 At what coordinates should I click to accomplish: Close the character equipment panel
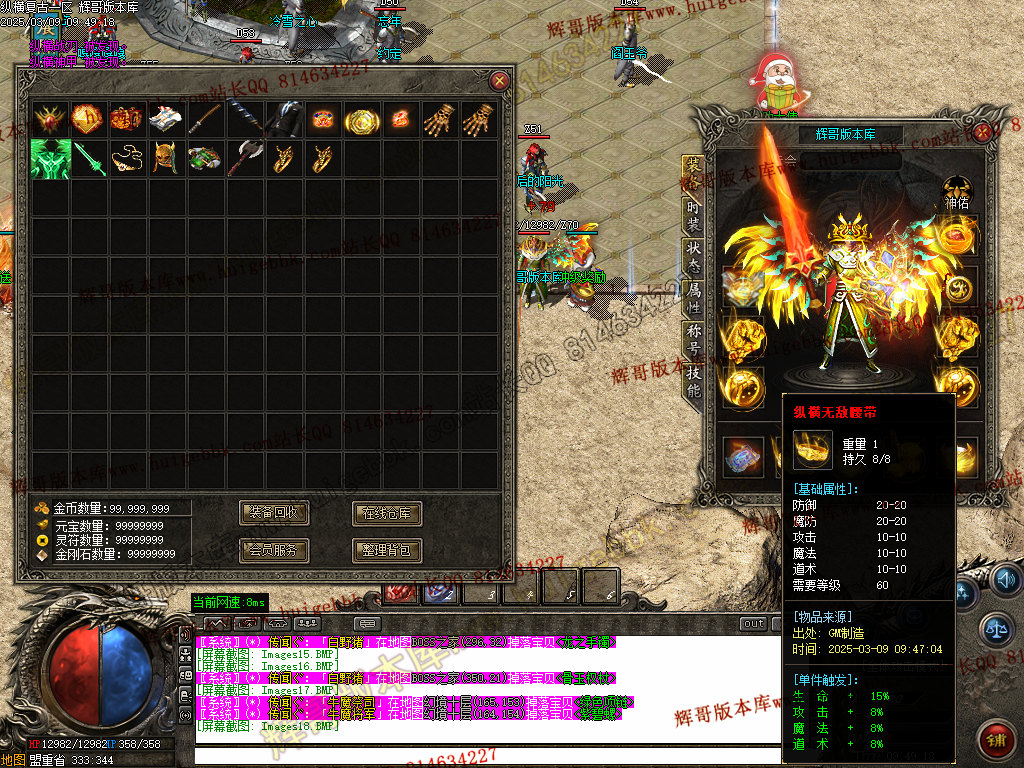point(983,131)
